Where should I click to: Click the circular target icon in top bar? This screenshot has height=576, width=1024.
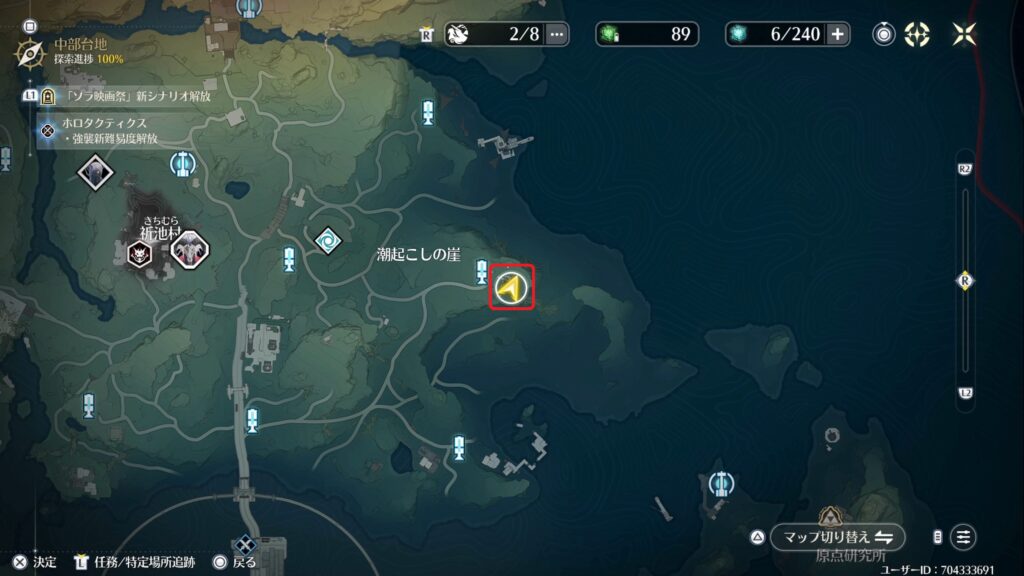point(884,34)
